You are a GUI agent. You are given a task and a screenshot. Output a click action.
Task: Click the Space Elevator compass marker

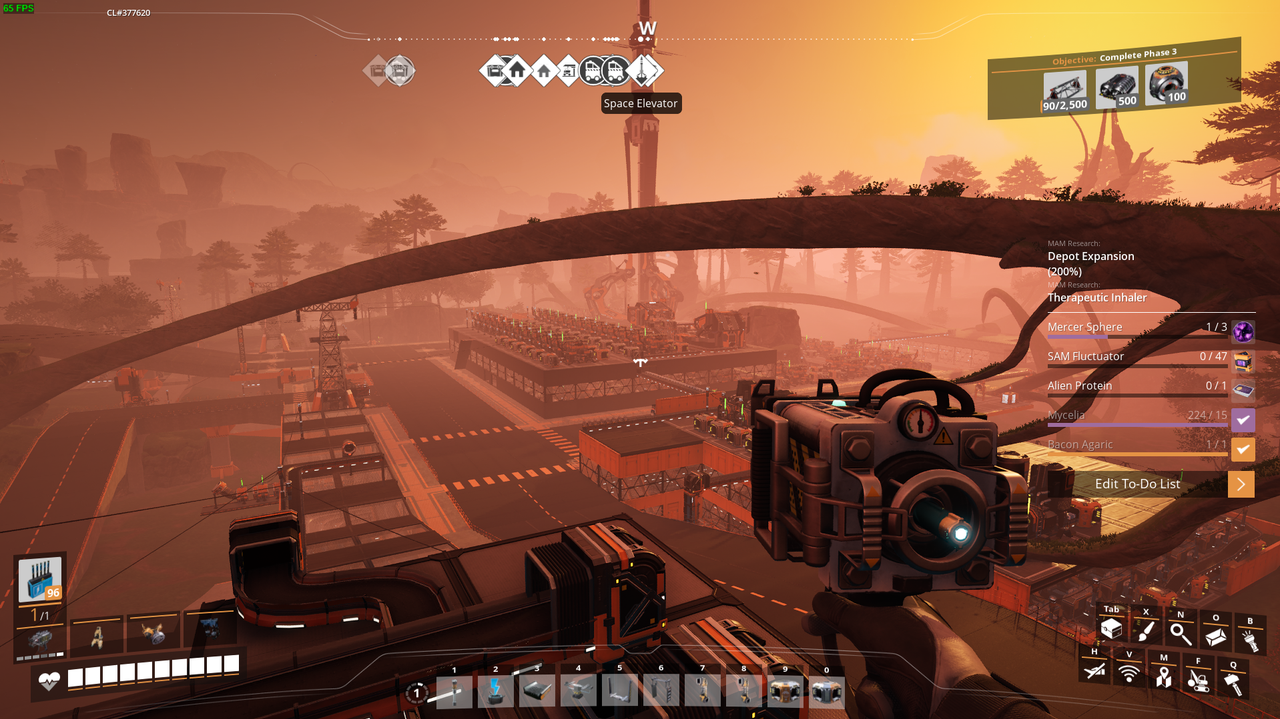[645, 70]
